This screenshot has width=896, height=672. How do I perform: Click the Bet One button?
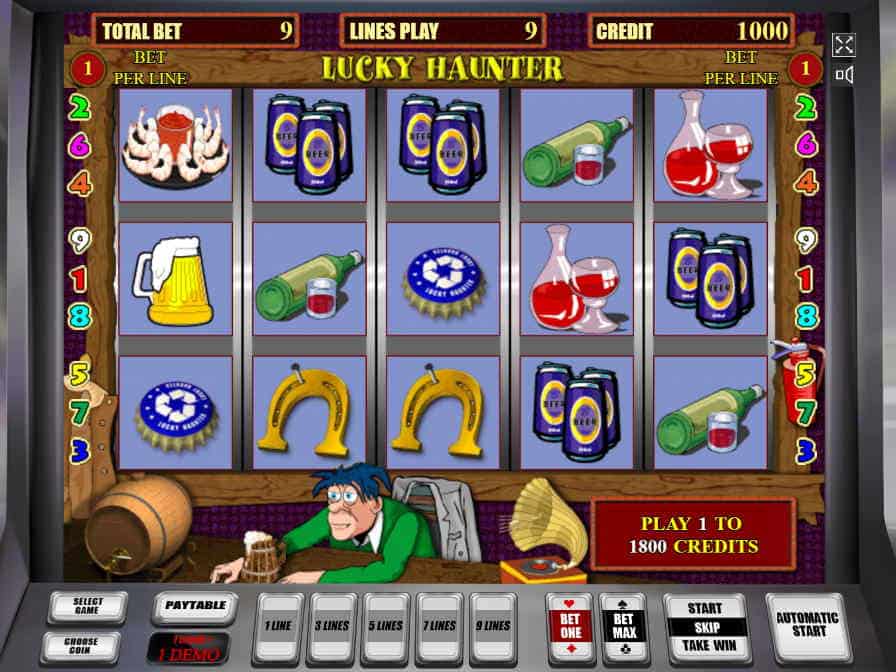(569, 627)
